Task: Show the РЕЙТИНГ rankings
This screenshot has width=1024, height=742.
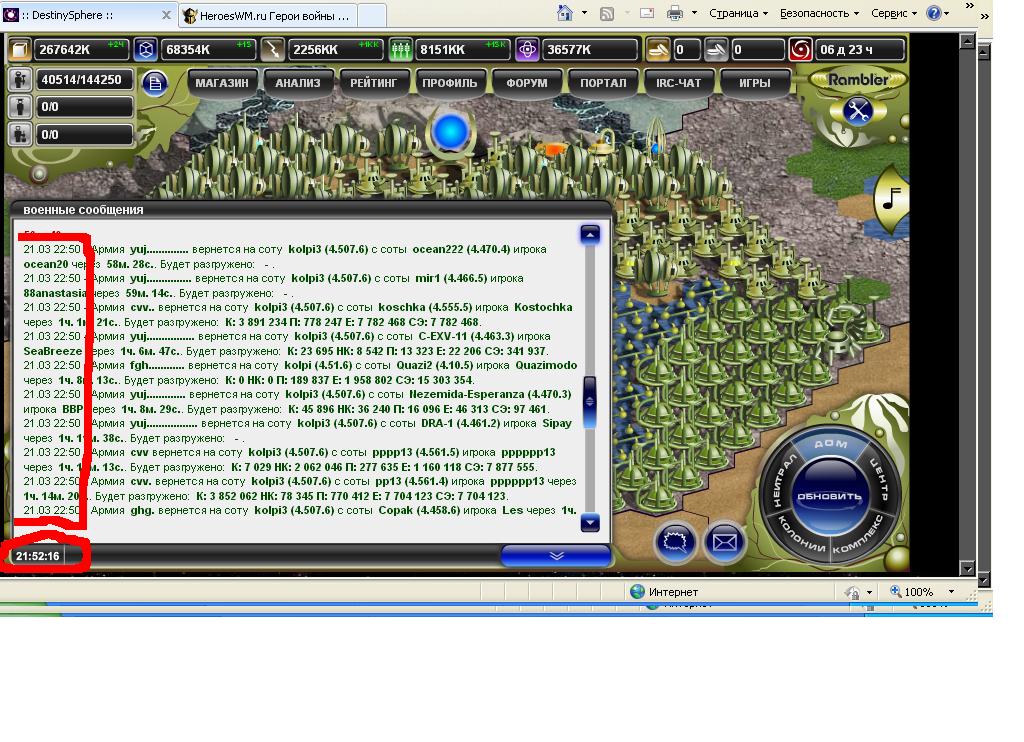Action: [x=375, y=83]
